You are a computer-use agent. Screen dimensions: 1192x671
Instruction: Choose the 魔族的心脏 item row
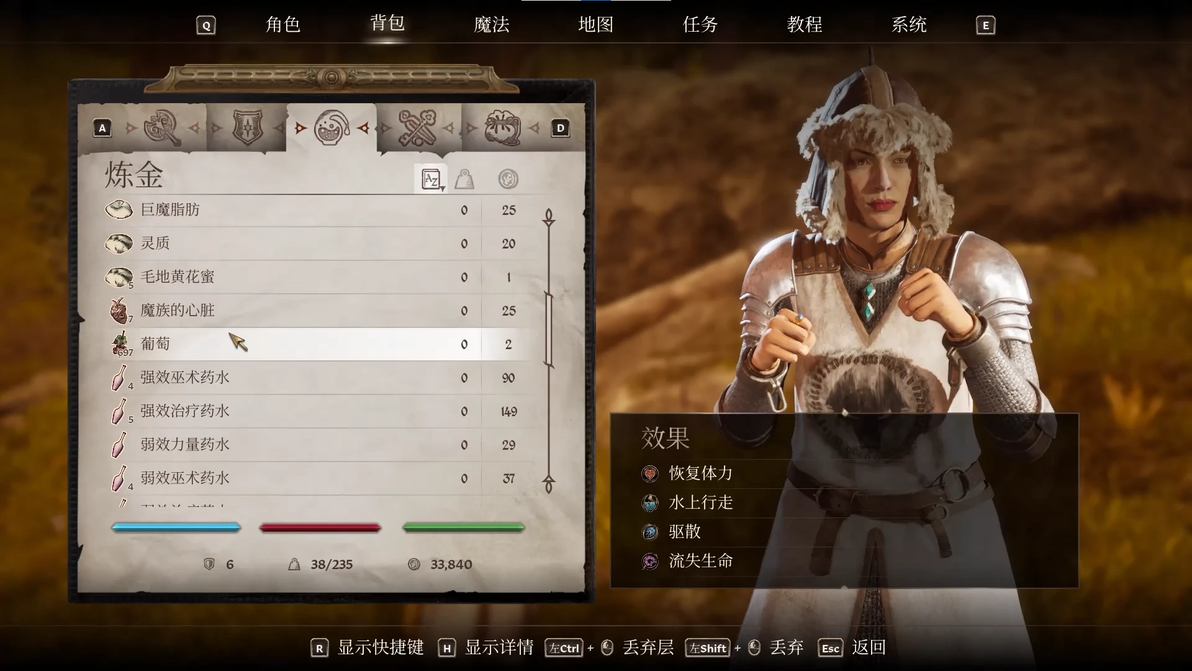tap(300, 311)
